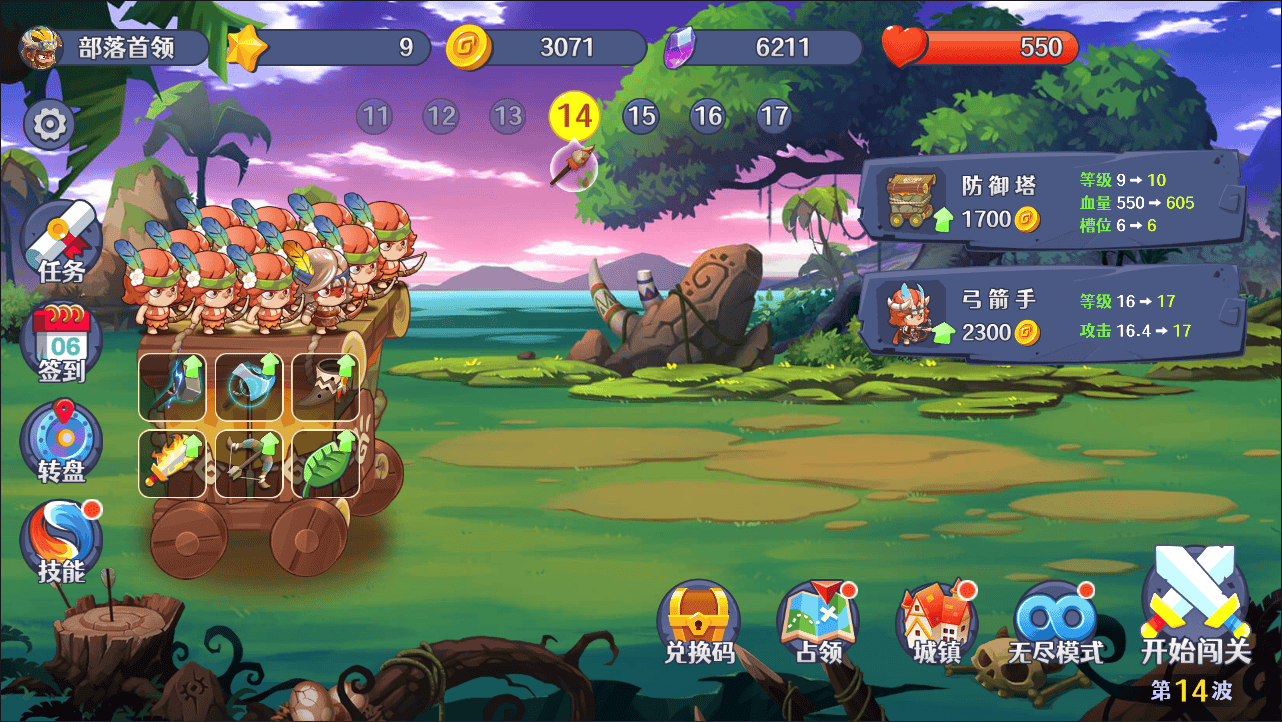Viewport: 1282px width, 722px height.
Task: Upgrade the blue hammer equipment slot
Action: click(x=173, y=387)
